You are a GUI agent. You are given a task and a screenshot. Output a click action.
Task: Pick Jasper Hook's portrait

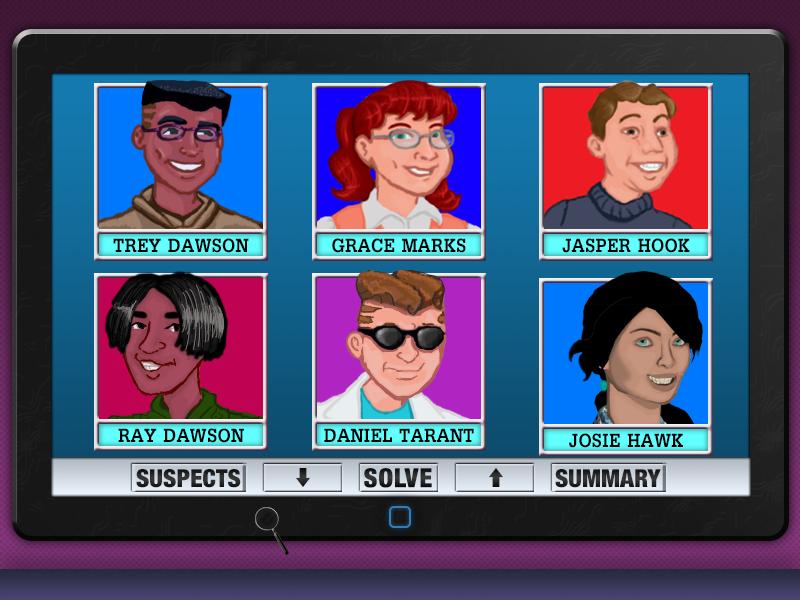click(x=625, y=157)
